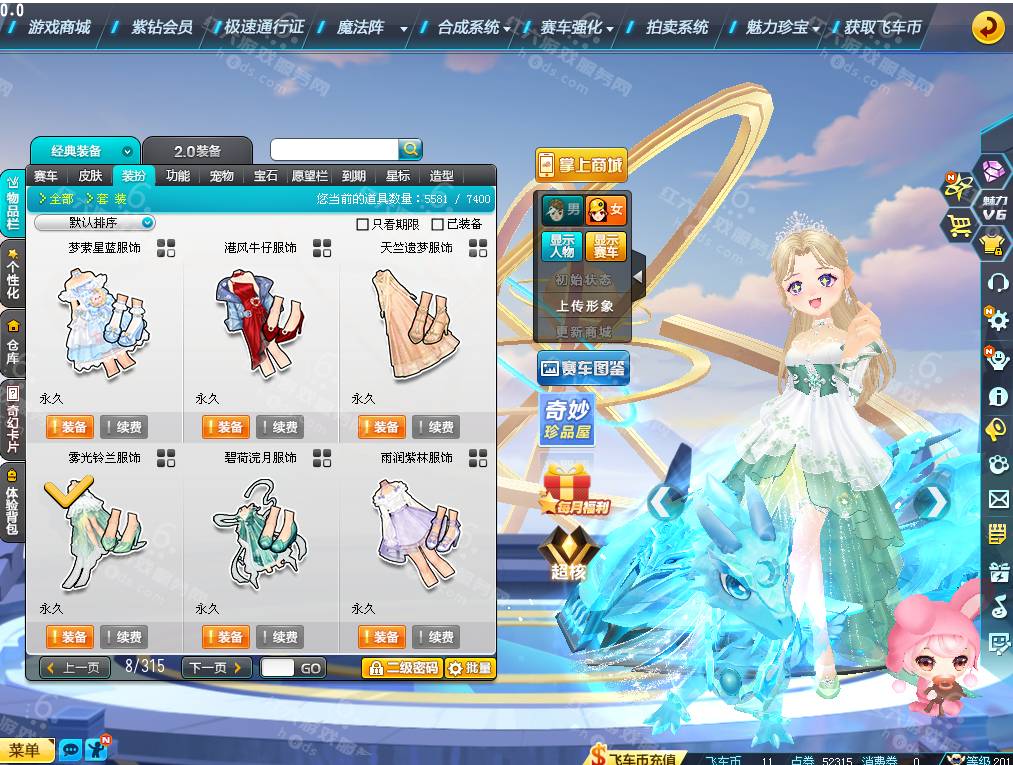Select the 女 female character option
This screenshot has width=1013, height=765.
point(605,210)
